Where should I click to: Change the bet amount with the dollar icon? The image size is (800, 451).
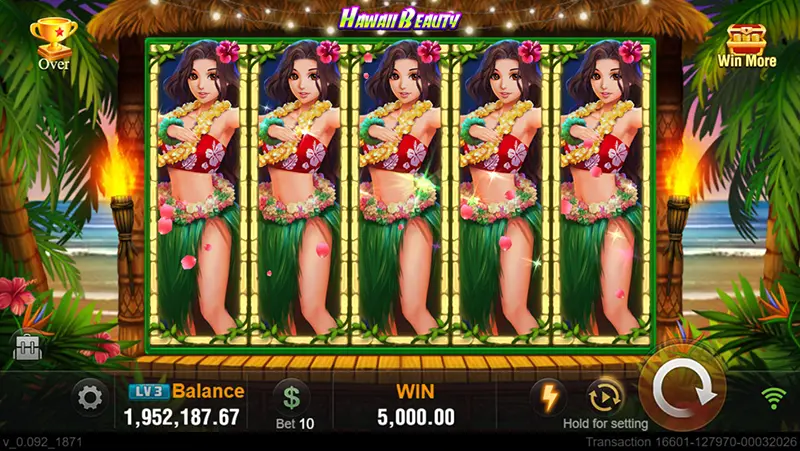coord(292,397)
